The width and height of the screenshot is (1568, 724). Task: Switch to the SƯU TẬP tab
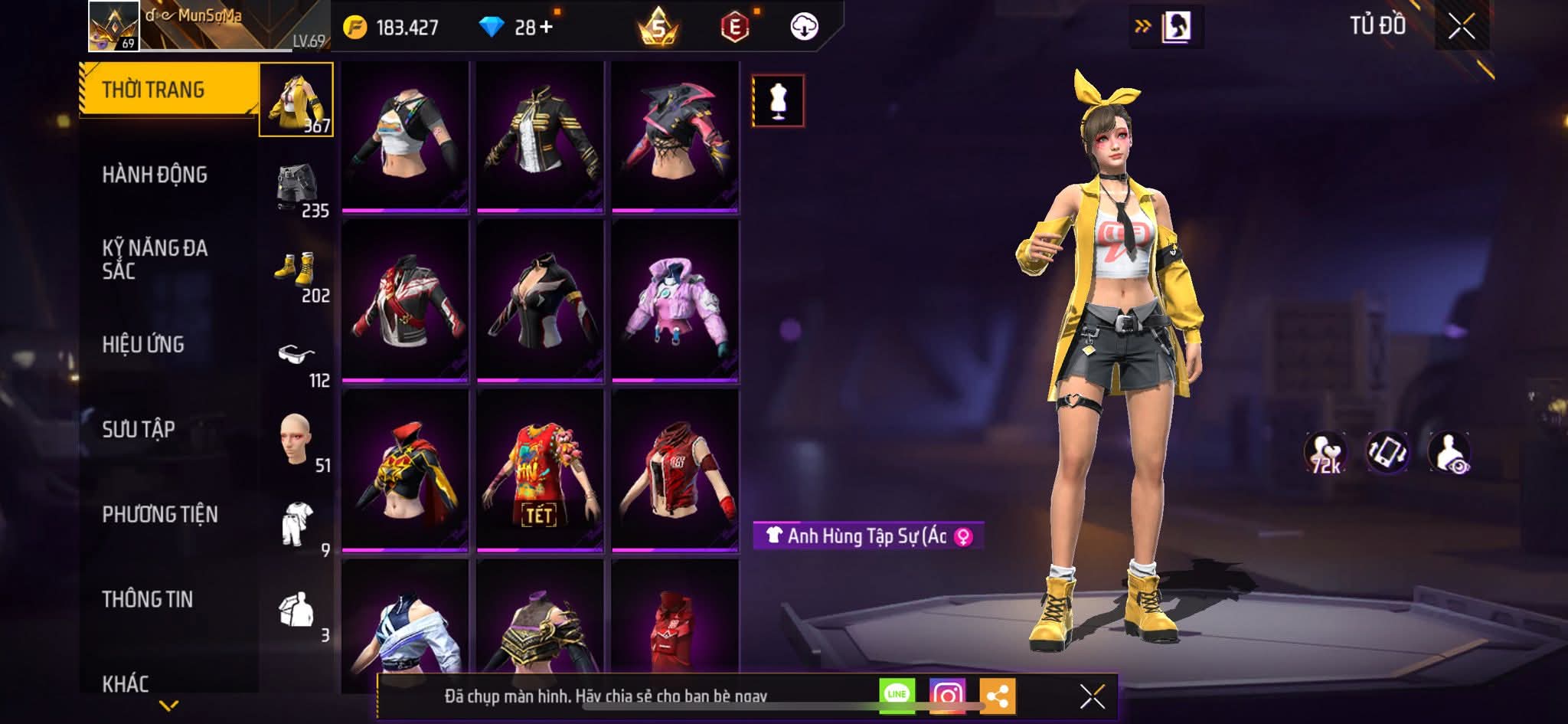[139, 430]
